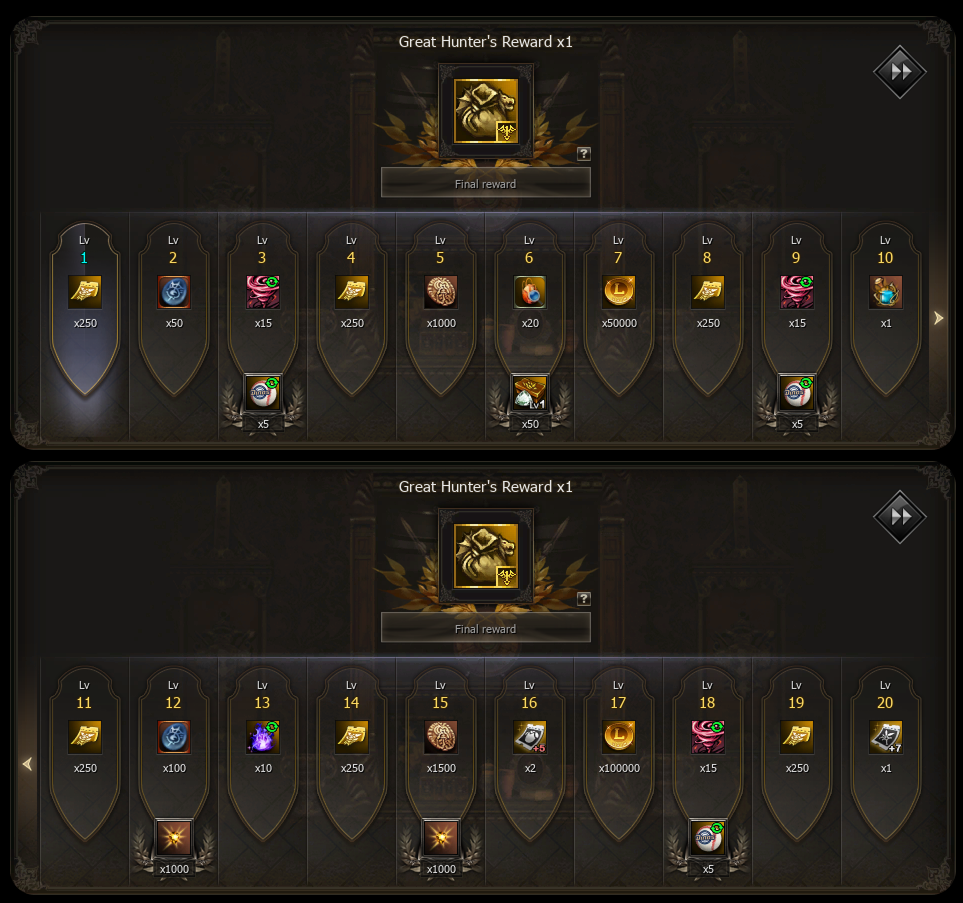963x903 pixels.
Task: Choose the Lv 13 purple item x10
Action: [263, 737]
